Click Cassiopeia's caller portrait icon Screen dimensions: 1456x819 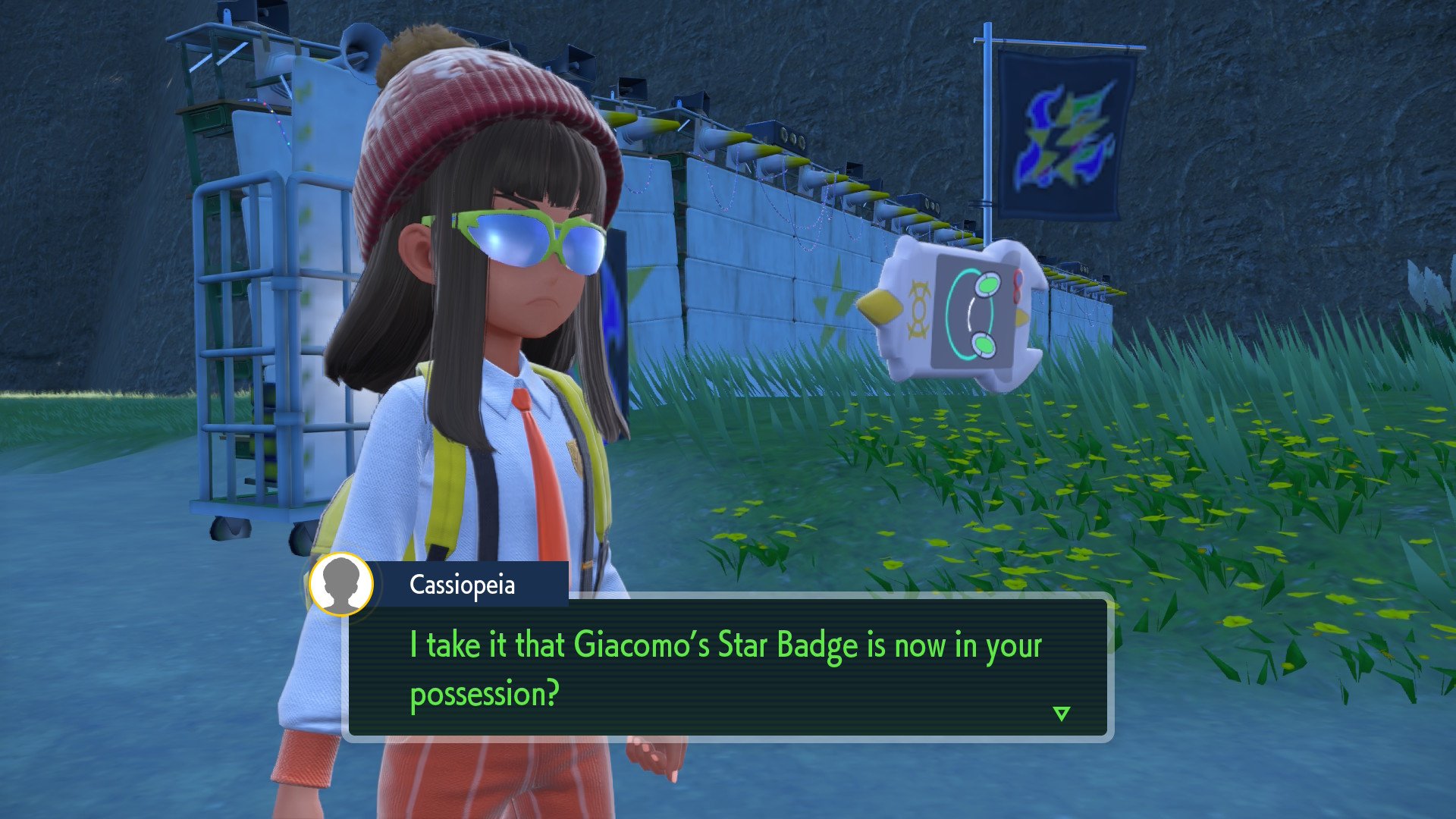point(341,584)
